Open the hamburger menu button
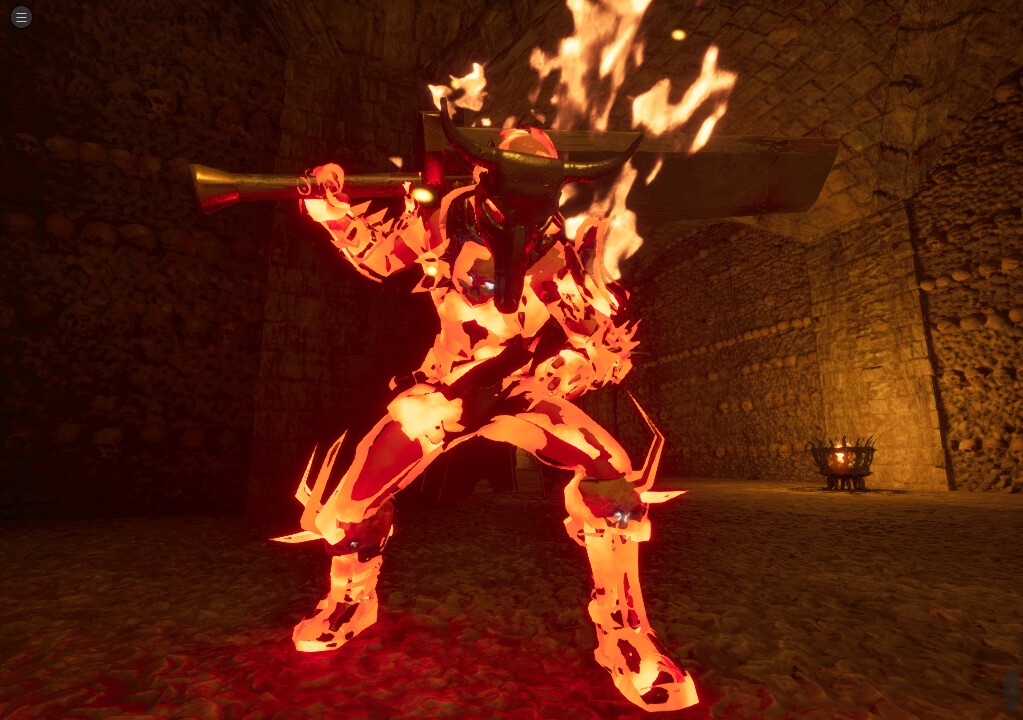The image size is (1023, 720). (21, 17)
